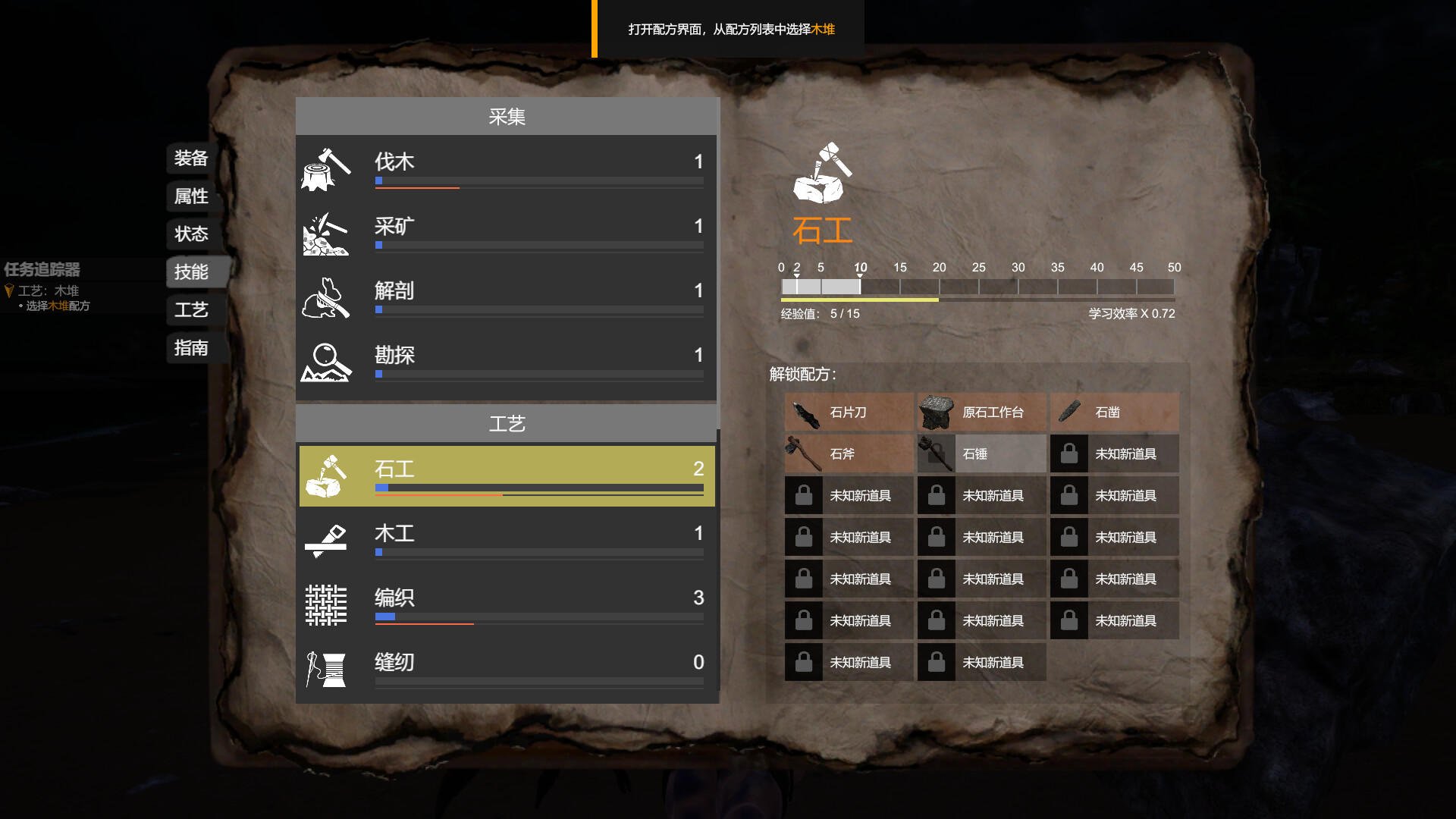Select the 属性 attributes menu entry
The image size is (1456, 819).
190,197
